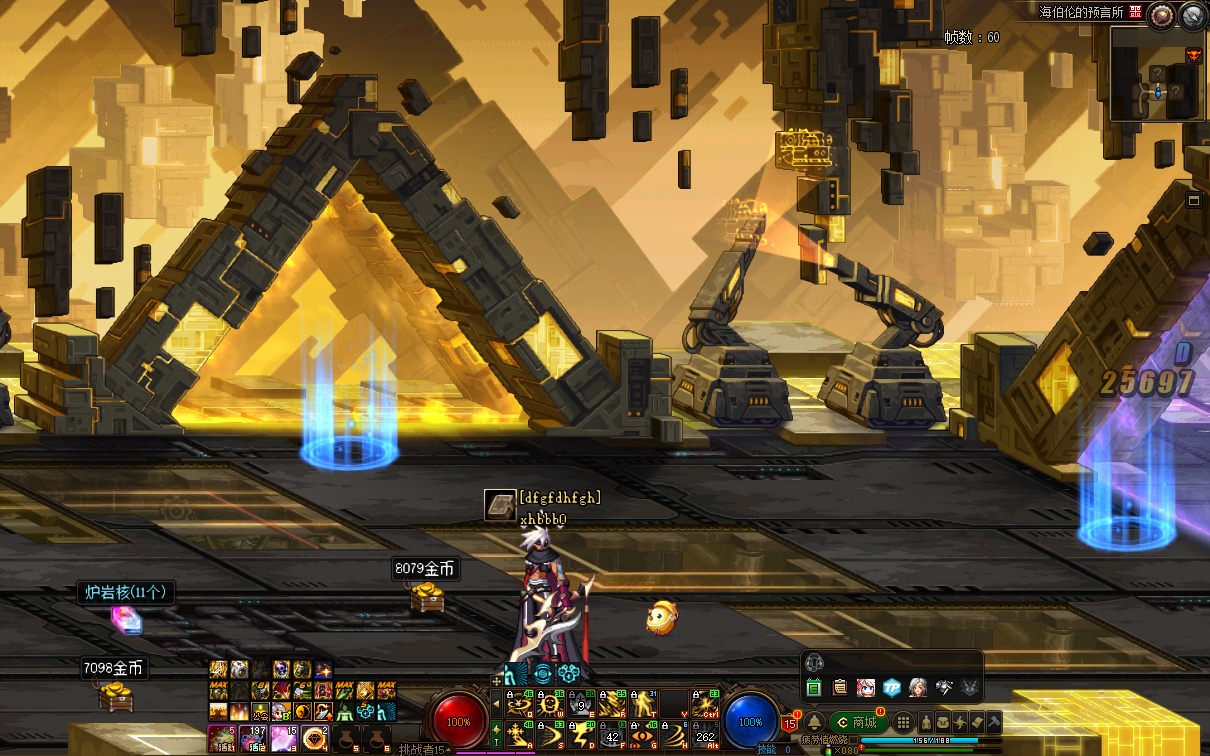Click the blue TP icon
The width and height of the screenshot is (1210, 756).
[x=891, y=687]
